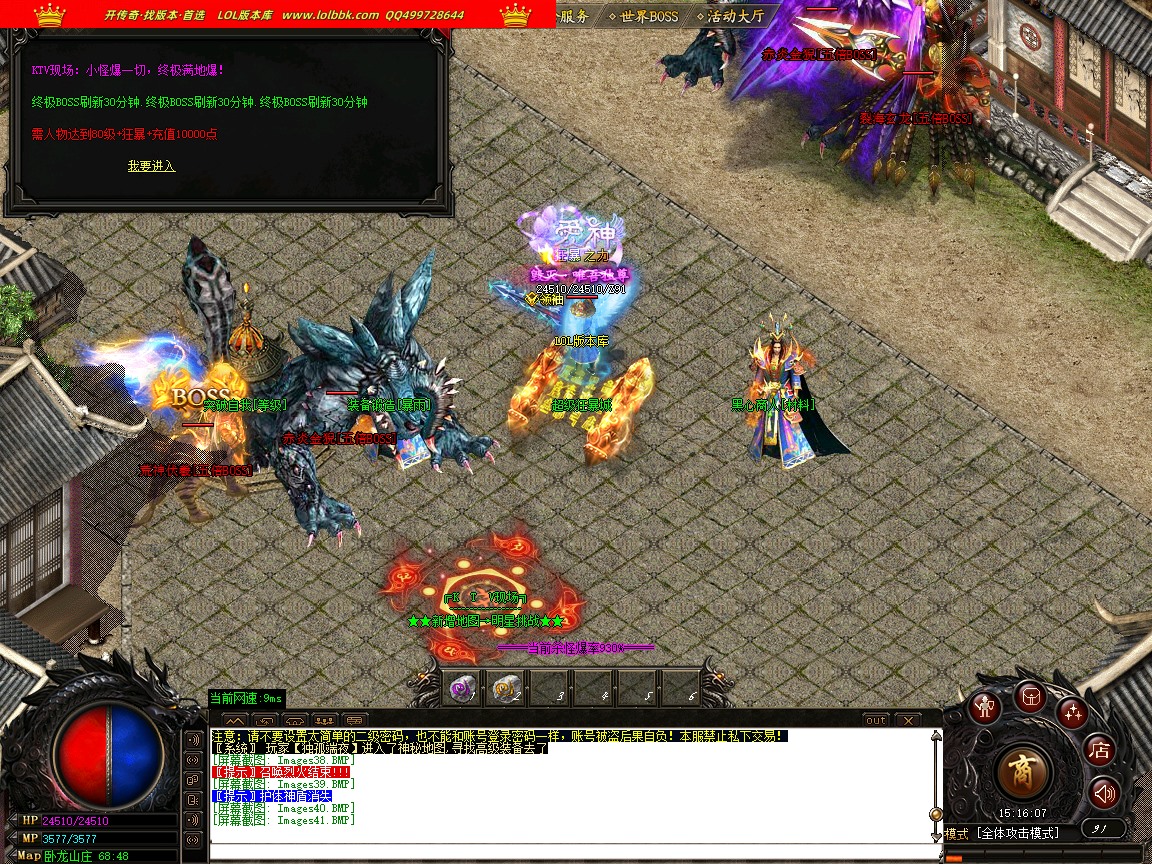Use the gold scroll in hotbar slot 2

click(504, 688)
